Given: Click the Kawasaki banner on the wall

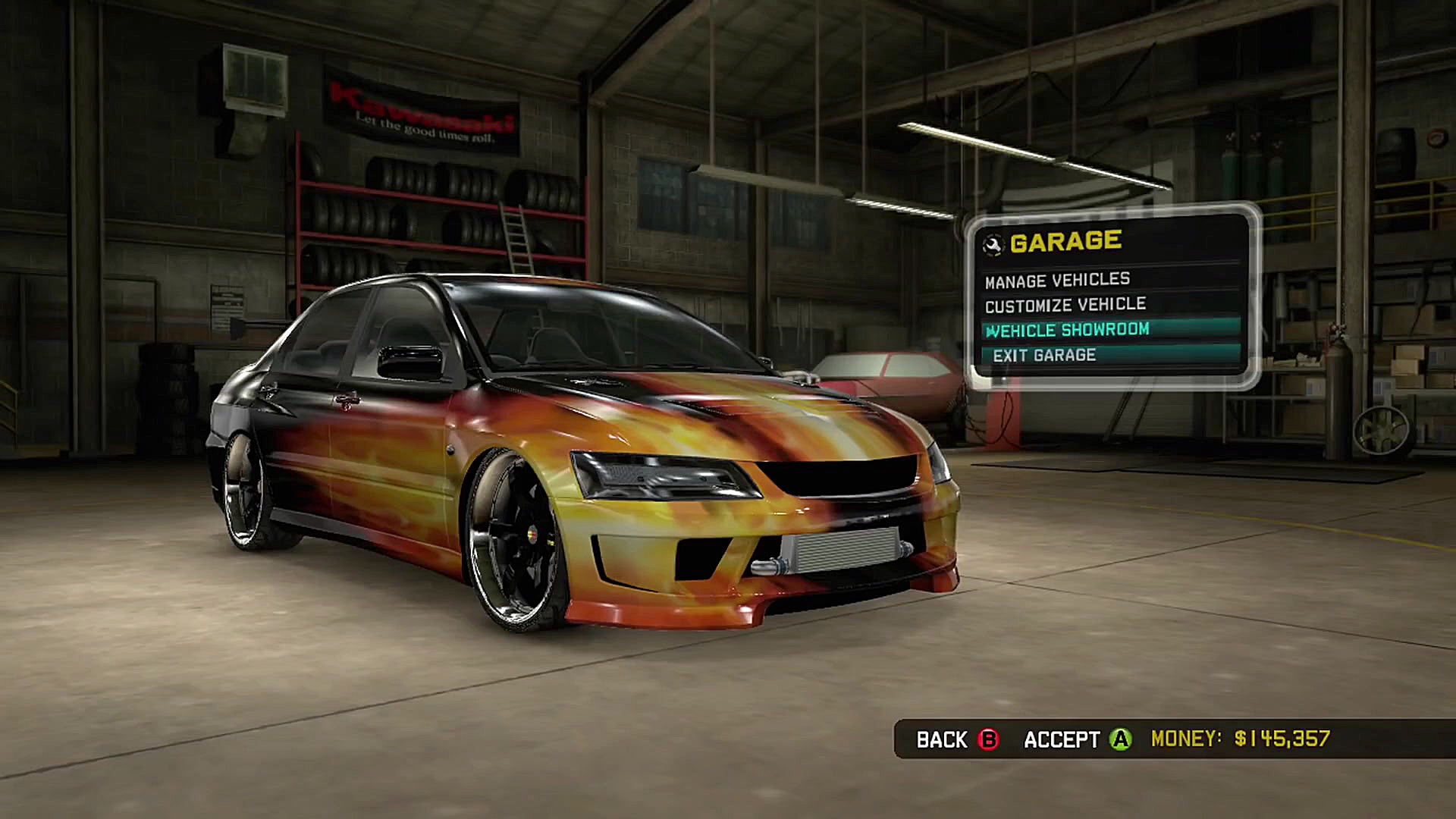Looking at the screenshot, I should (417, 106).
